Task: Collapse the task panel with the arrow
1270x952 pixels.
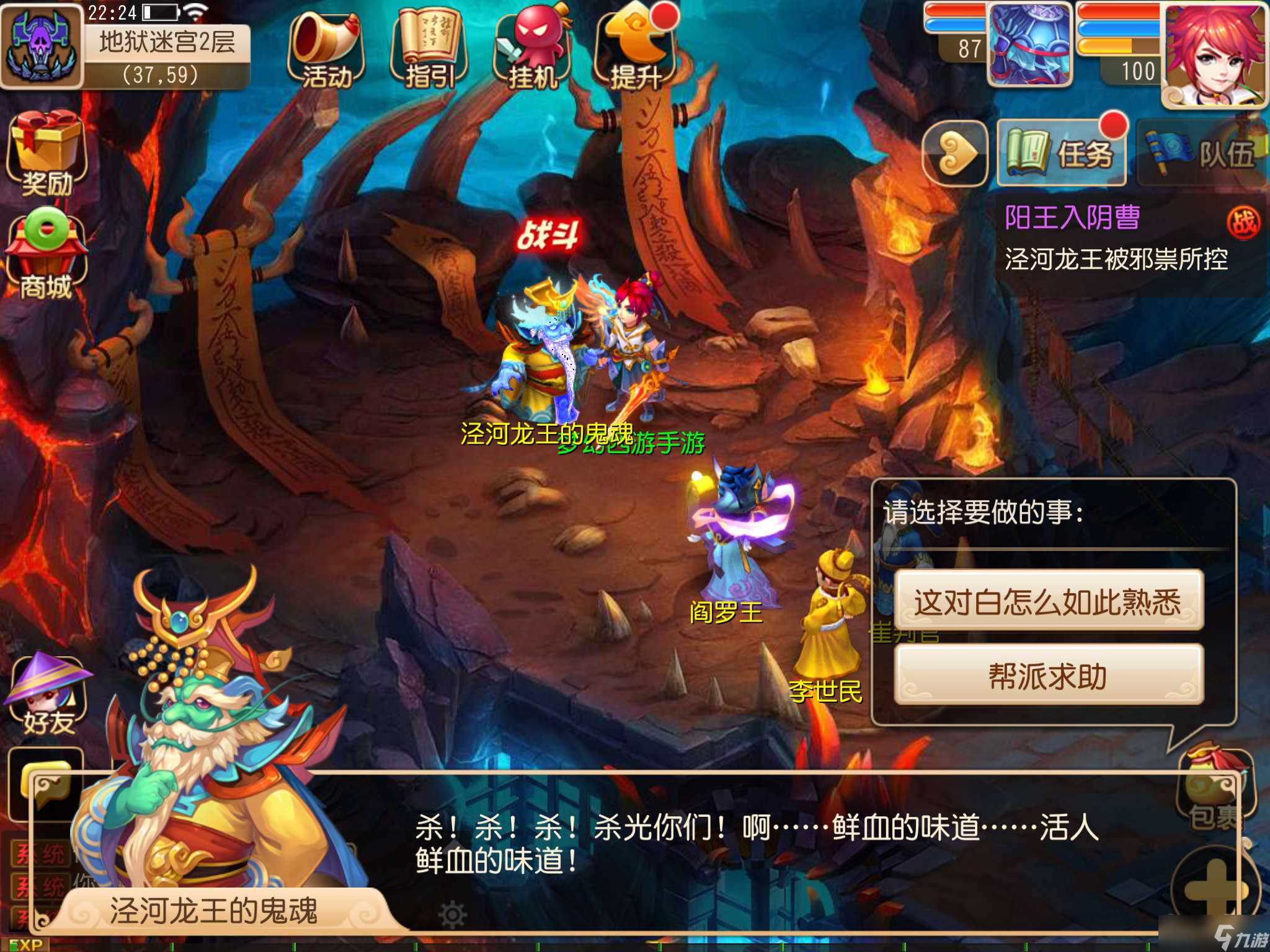Action: tap(956, 152)
